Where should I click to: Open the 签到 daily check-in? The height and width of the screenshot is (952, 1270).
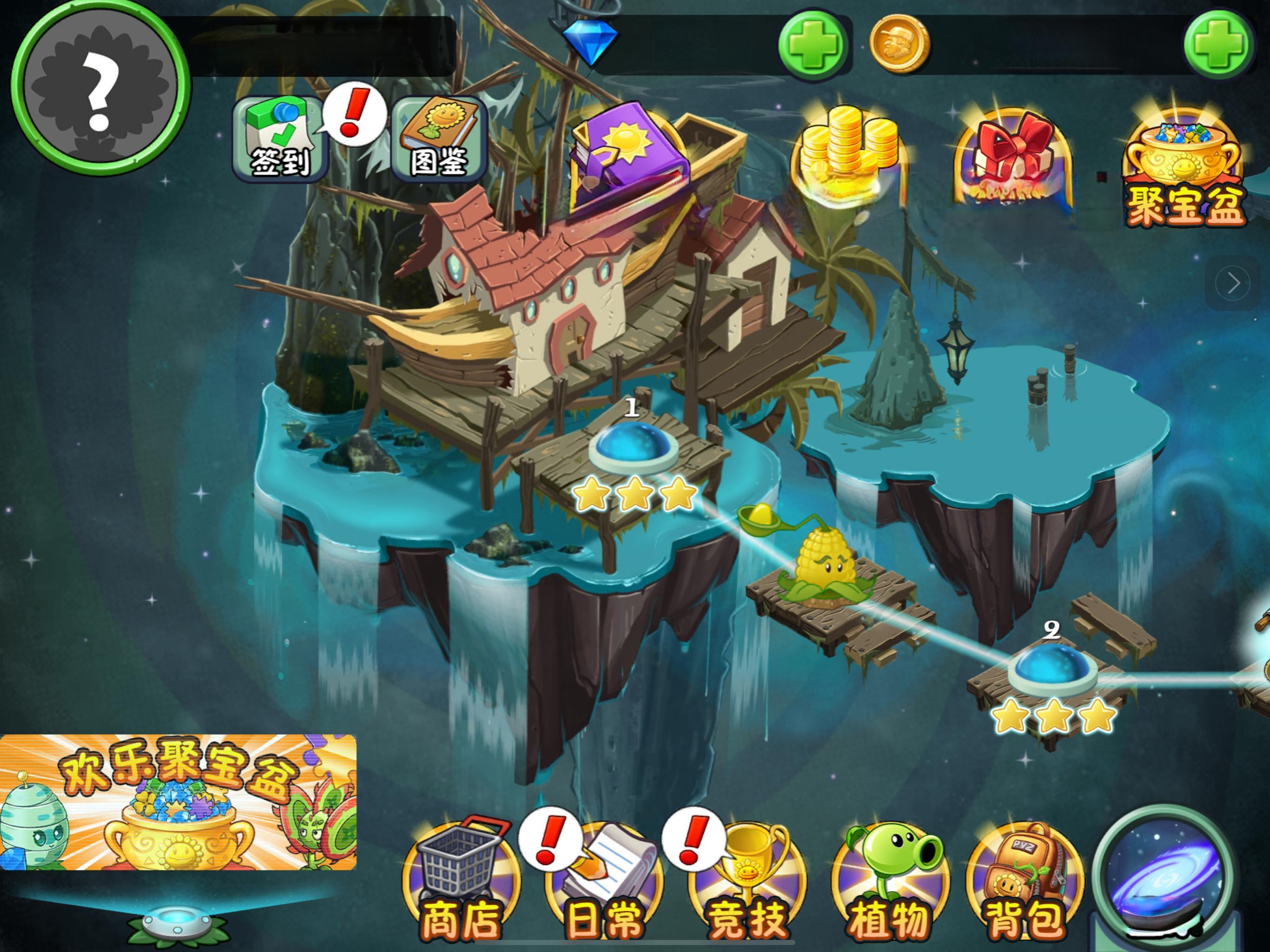[279, 139]
